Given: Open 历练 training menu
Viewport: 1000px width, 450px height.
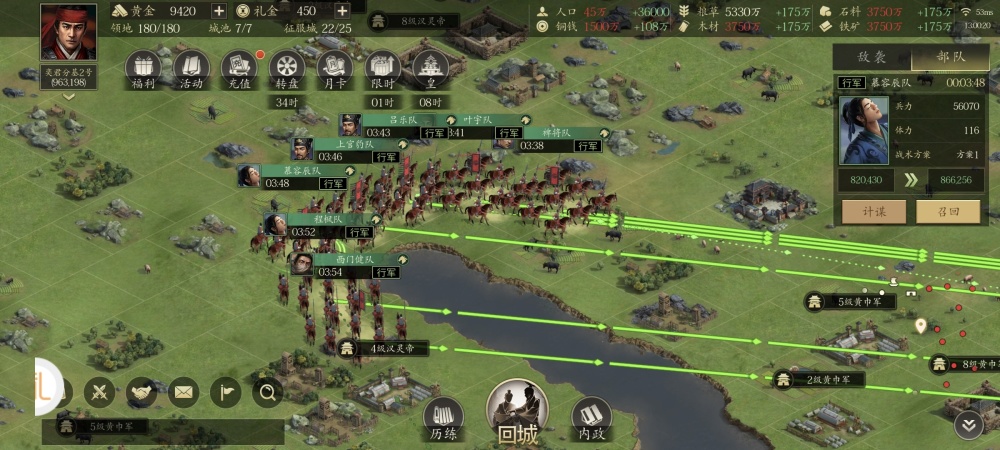Looking at the screenshot, I should pyautogui.click(x=444, y=418).
